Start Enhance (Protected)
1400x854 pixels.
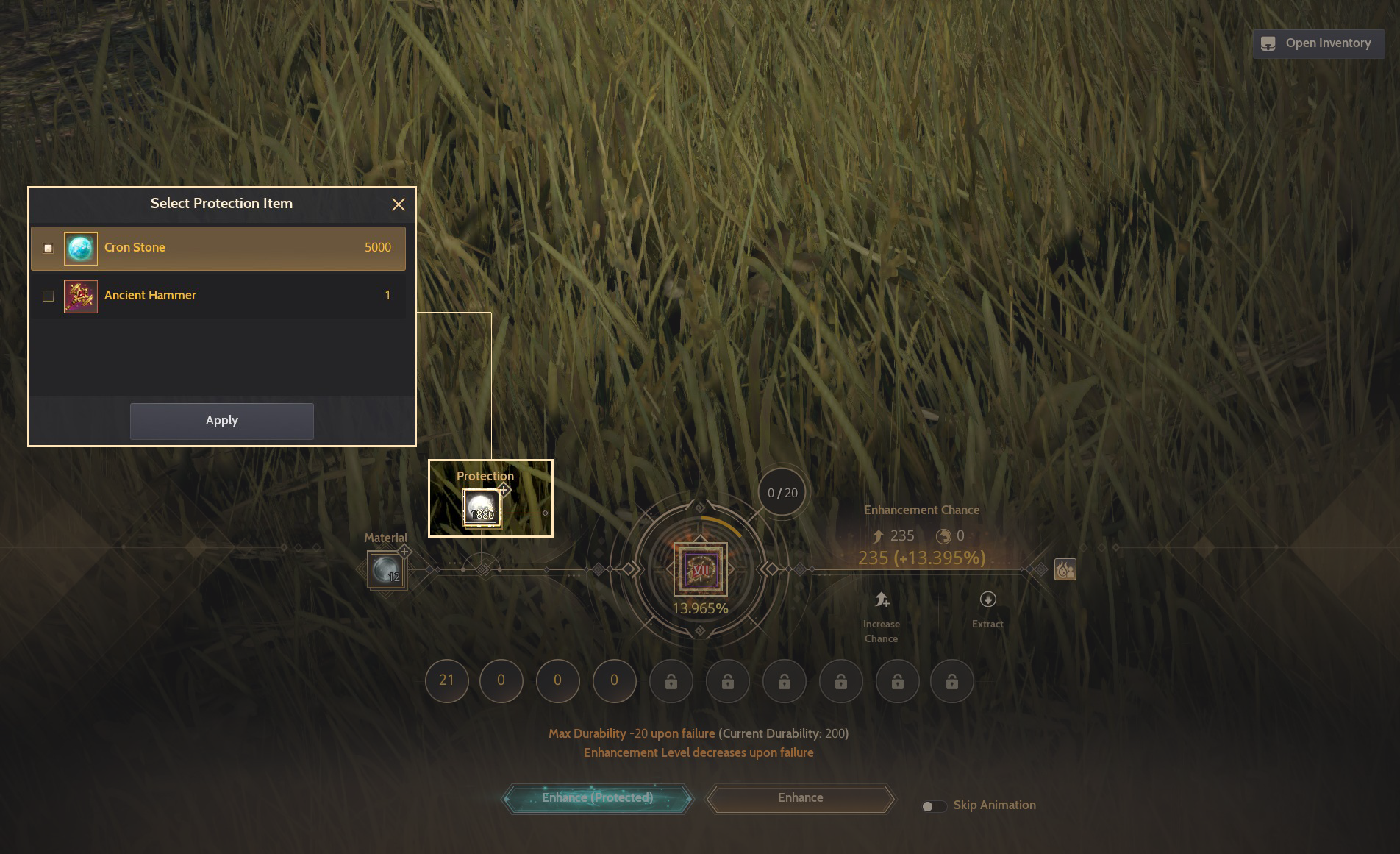[x=597, y=798]
